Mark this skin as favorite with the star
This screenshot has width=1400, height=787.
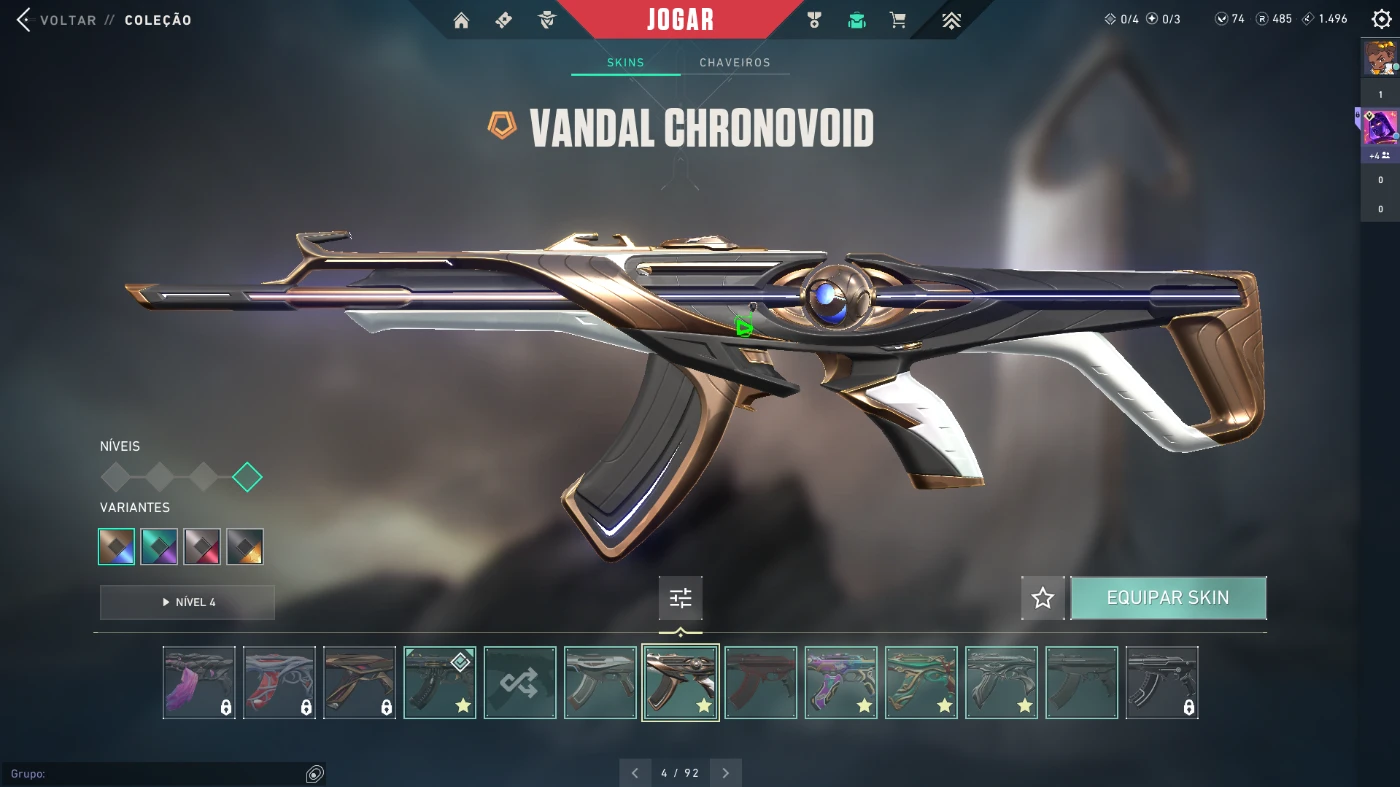(1043, 598)
